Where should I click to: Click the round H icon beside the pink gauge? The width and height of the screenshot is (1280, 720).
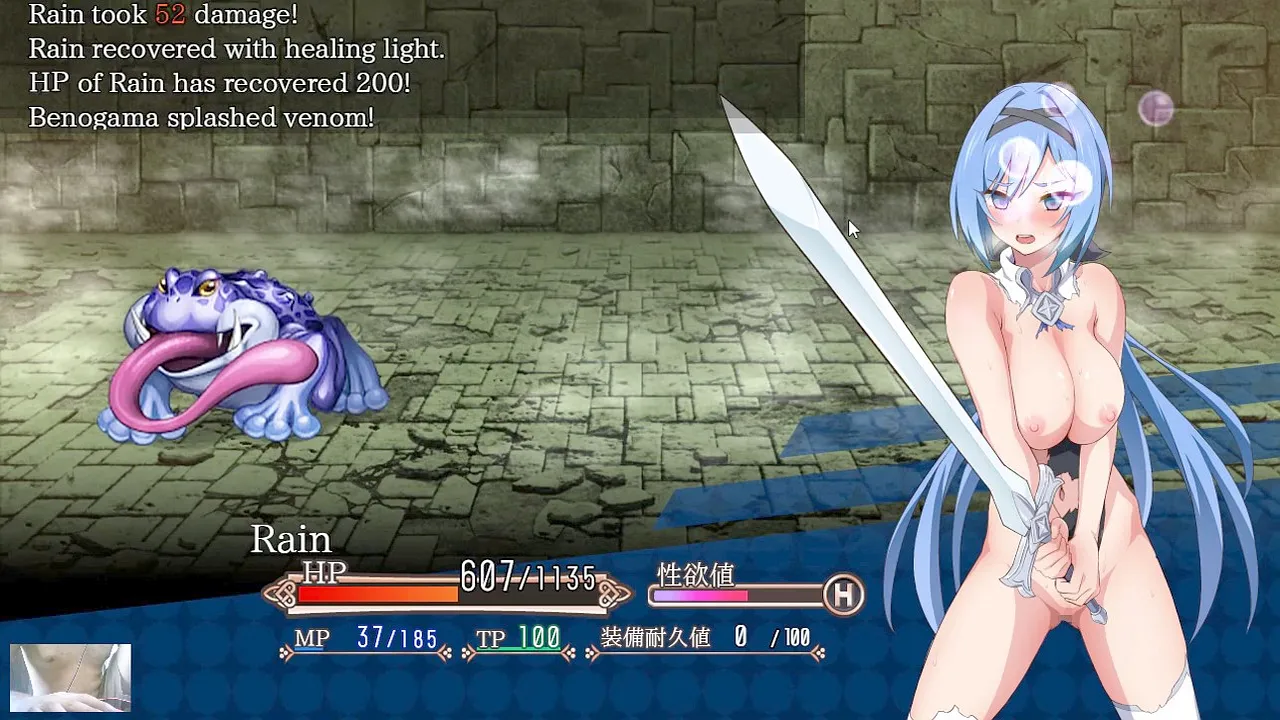(843, 595)
